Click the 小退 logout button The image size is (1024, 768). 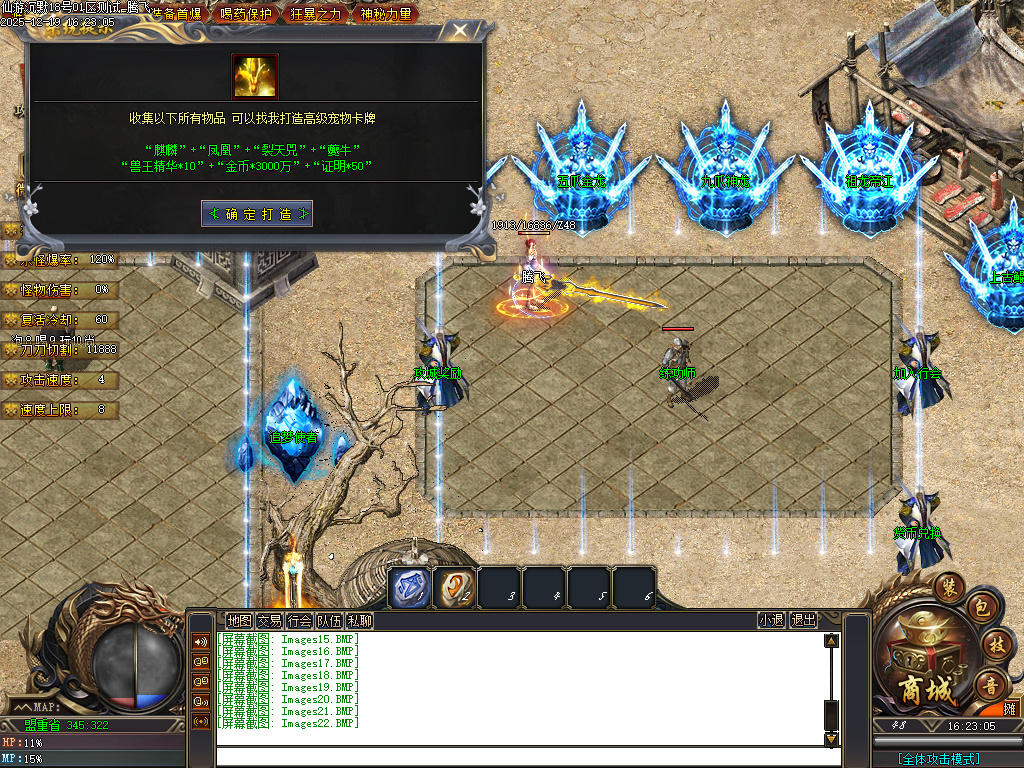click(771, 620)
